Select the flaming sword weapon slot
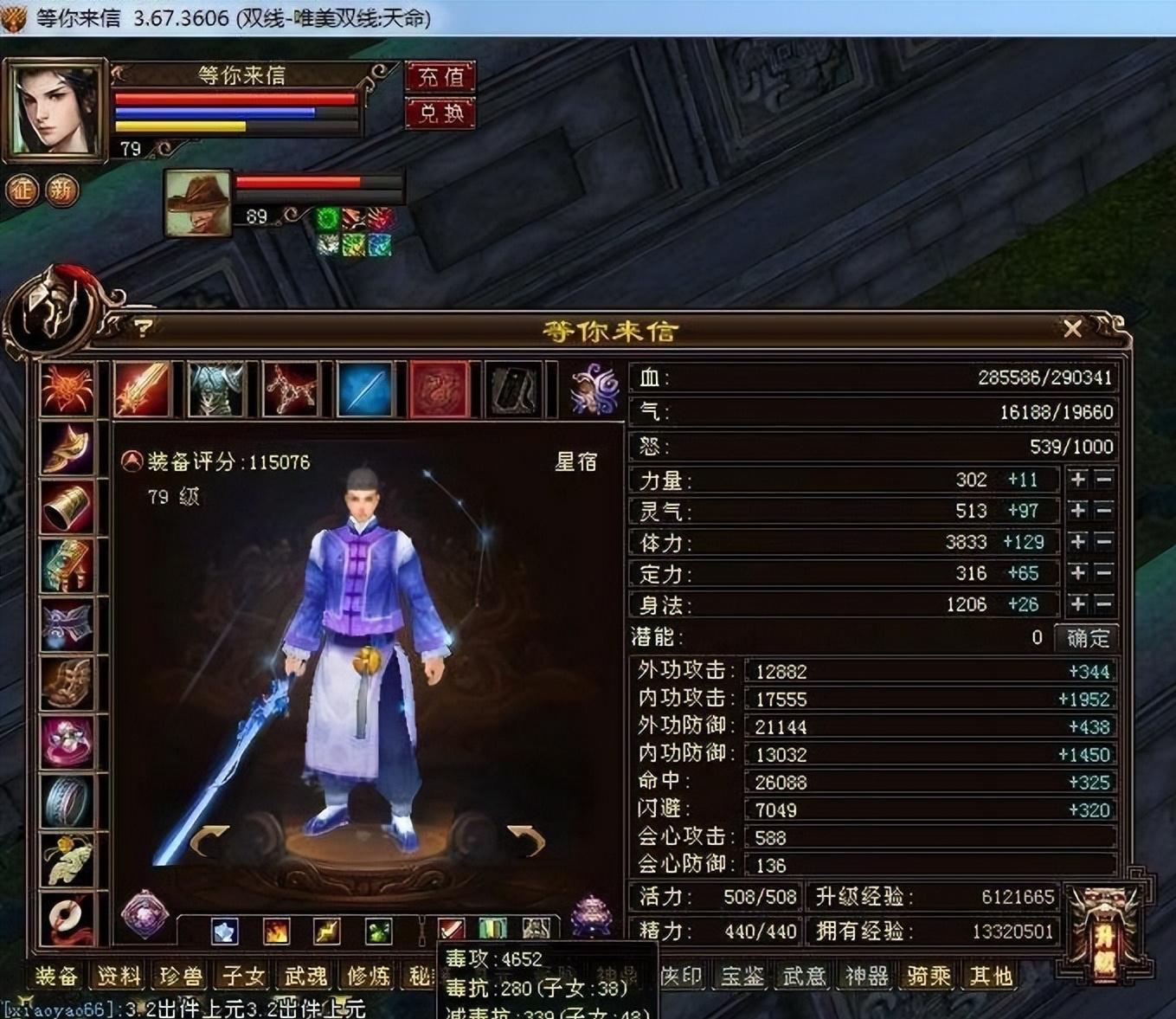The height and width of the screenshot is (1019, 1176). click(x=143, y=390)
